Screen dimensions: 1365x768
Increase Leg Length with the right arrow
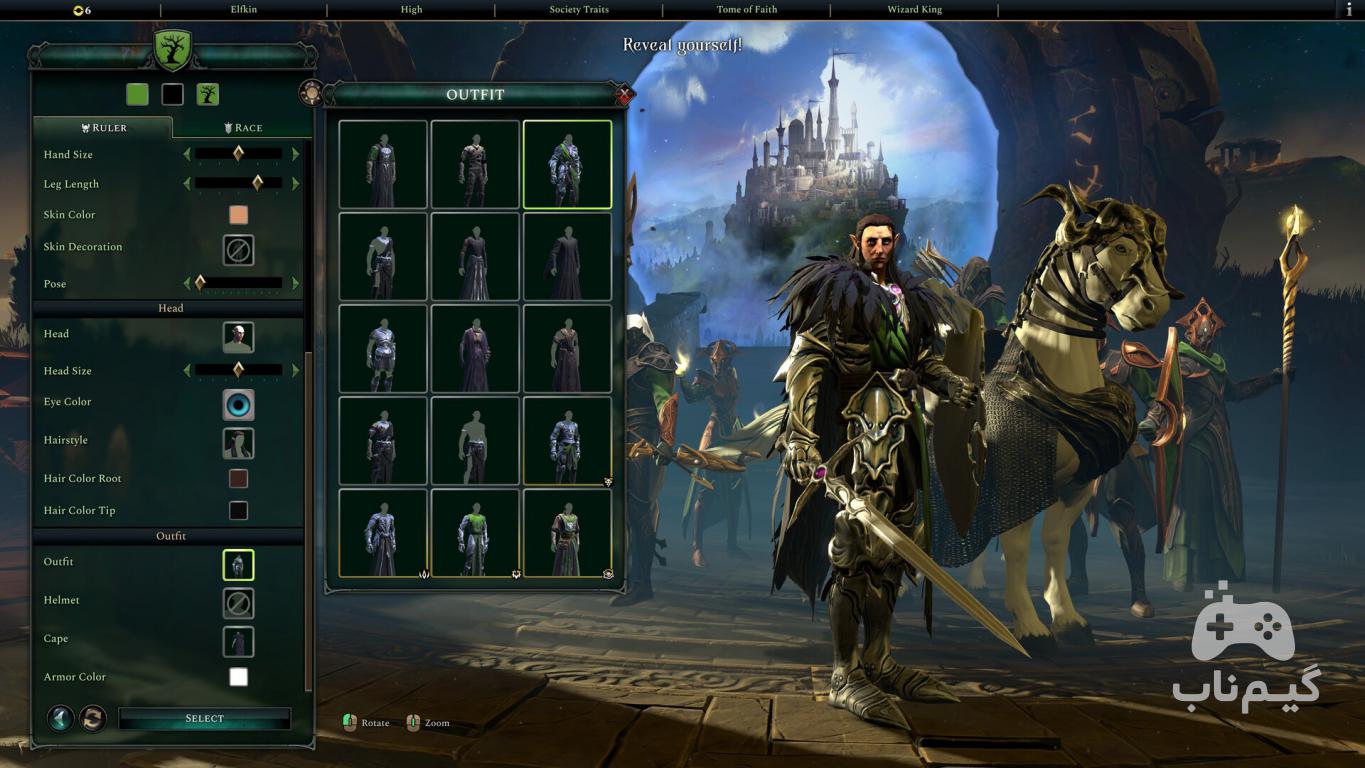[295, 184]
